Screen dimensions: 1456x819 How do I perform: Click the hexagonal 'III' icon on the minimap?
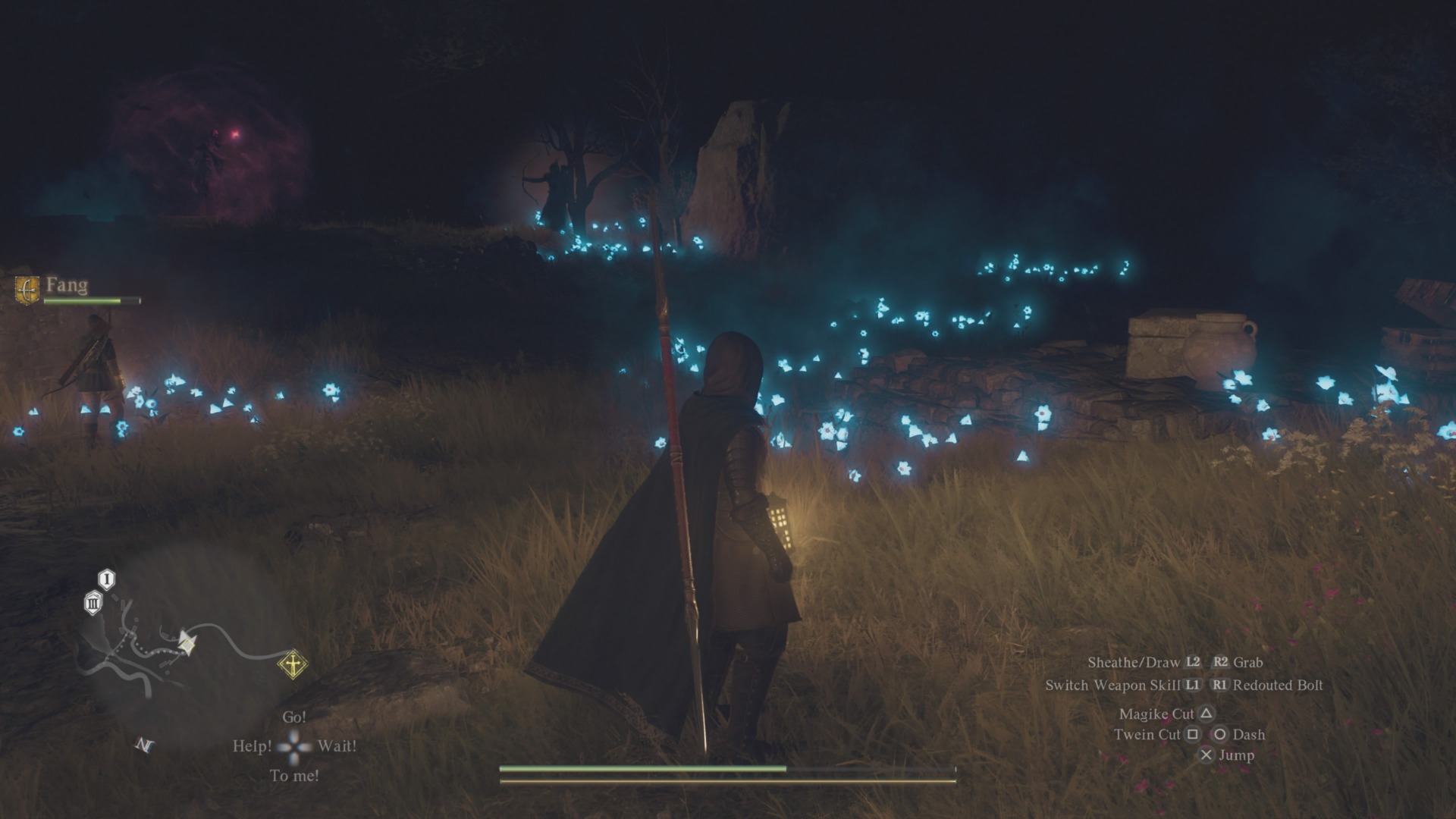[x=93, y=604]
